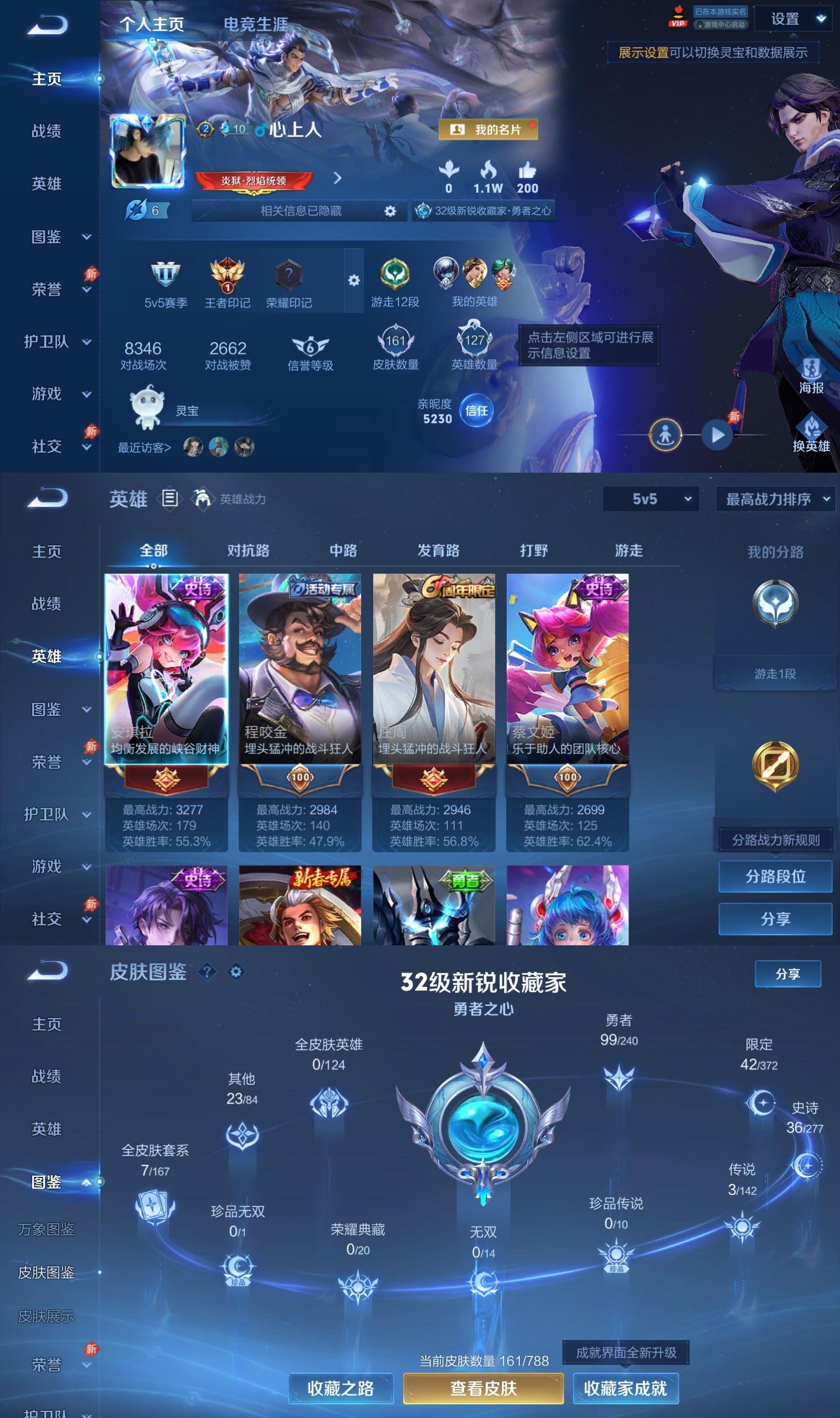
Task: Switch to the 电竞生涯 tab
Action: (256, 23)
